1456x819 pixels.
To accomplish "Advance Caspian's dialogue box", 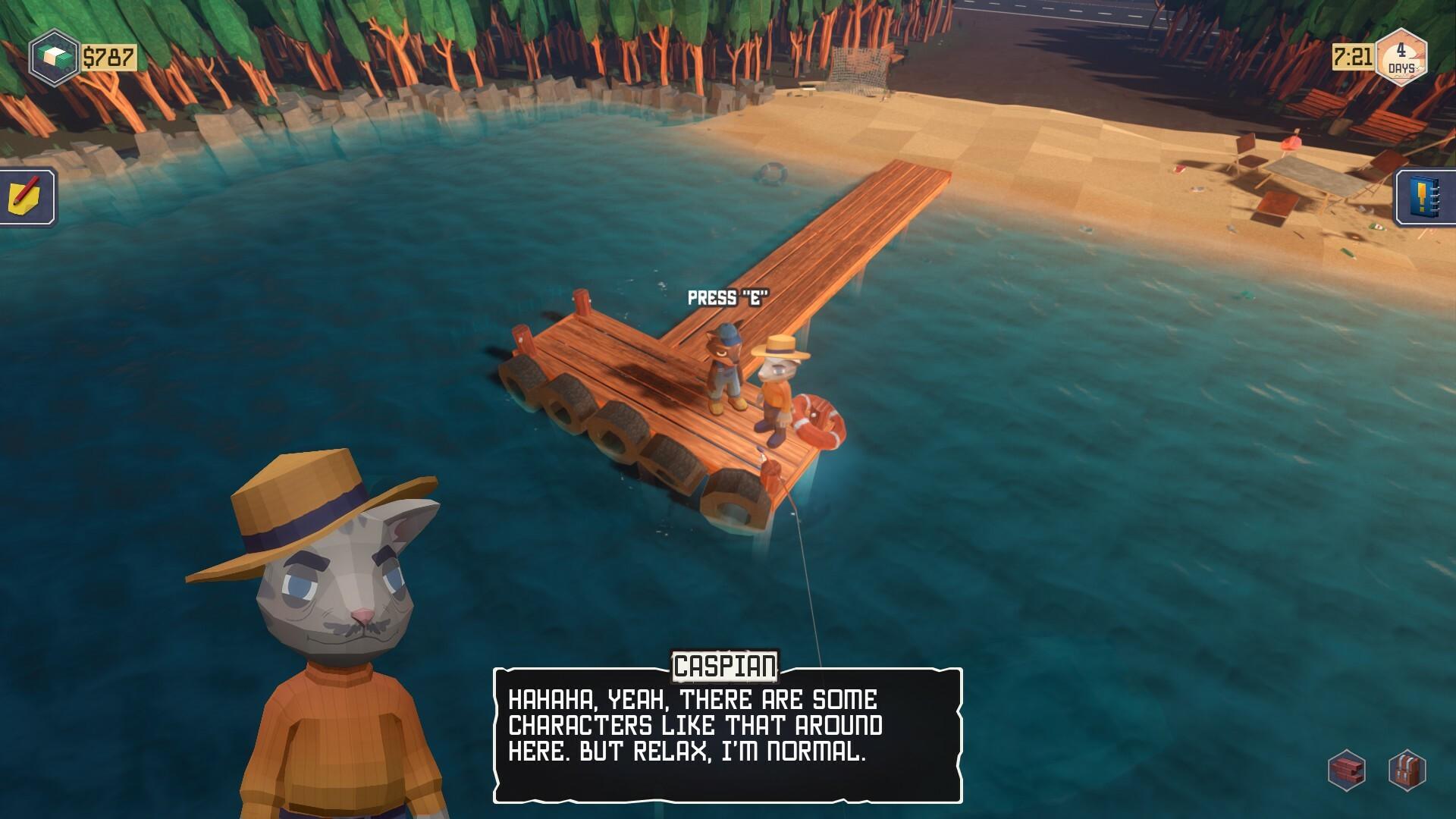I will [x=727, y=734].
